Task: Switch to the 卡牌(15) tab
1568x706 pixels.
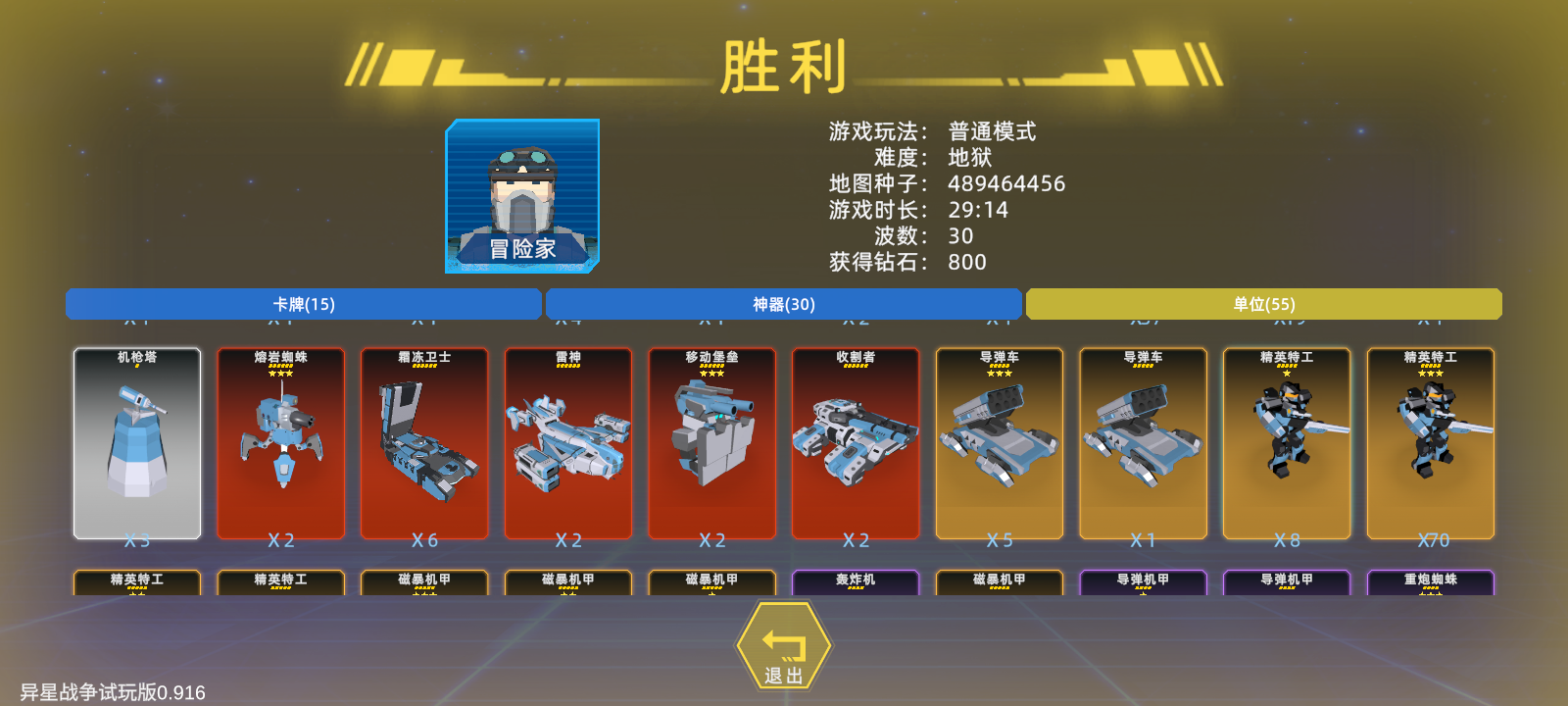Action: pyautogui.click(x=303, y=304)
